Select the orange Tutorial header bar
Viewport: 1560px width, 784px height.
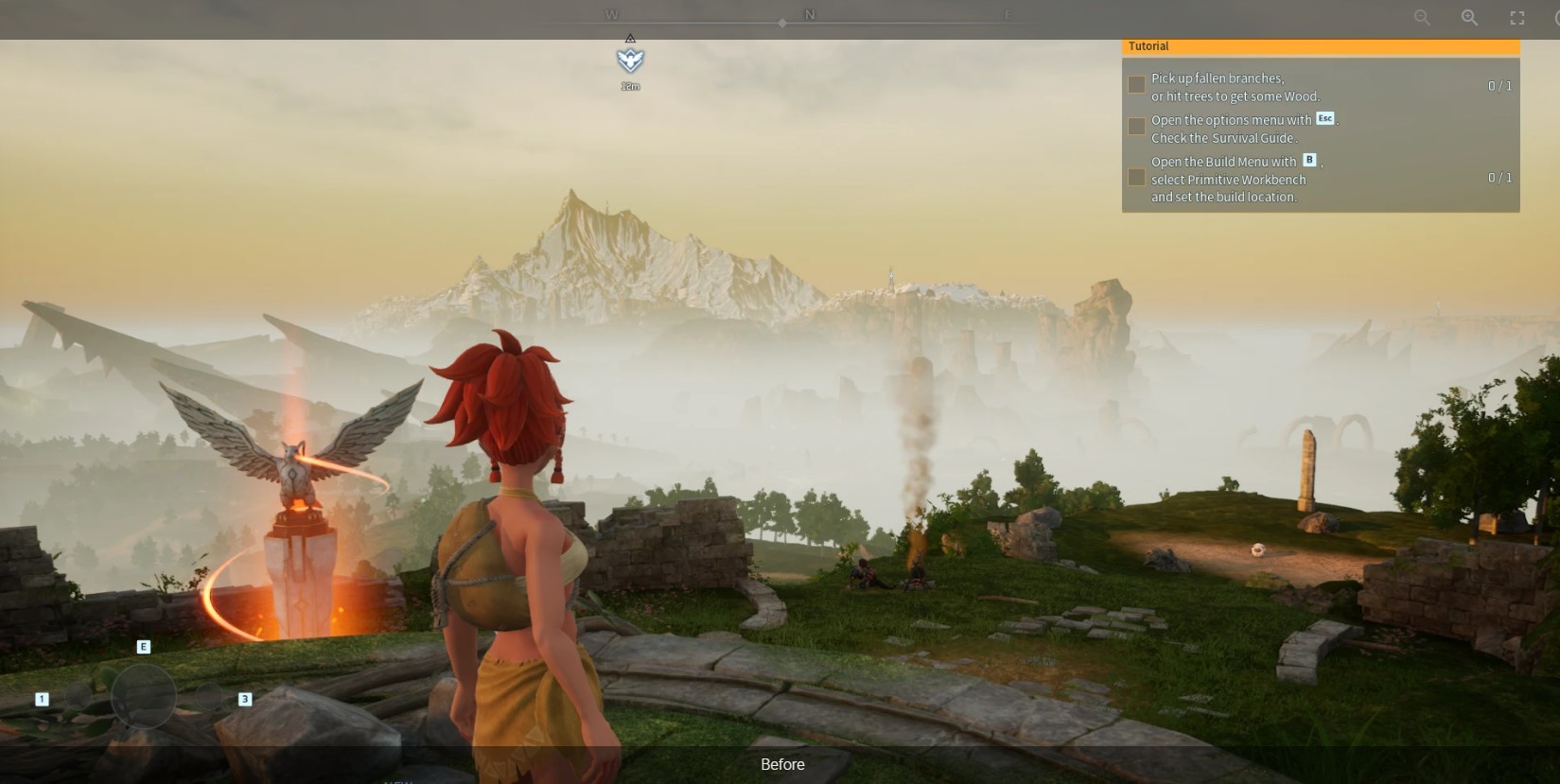[x=1320, y=46]
